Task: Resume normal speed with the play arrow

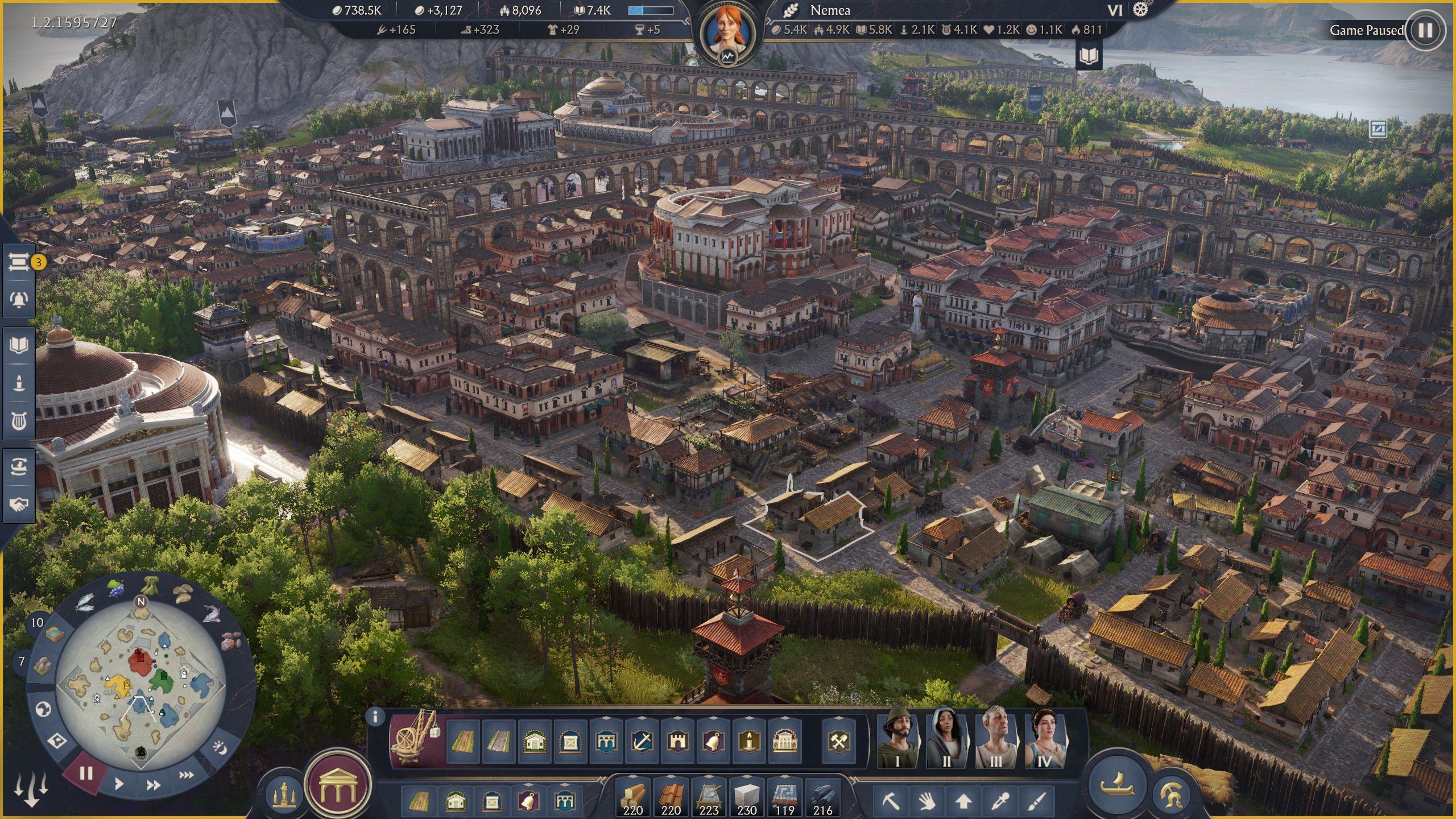Action: (x=119, y=784)
